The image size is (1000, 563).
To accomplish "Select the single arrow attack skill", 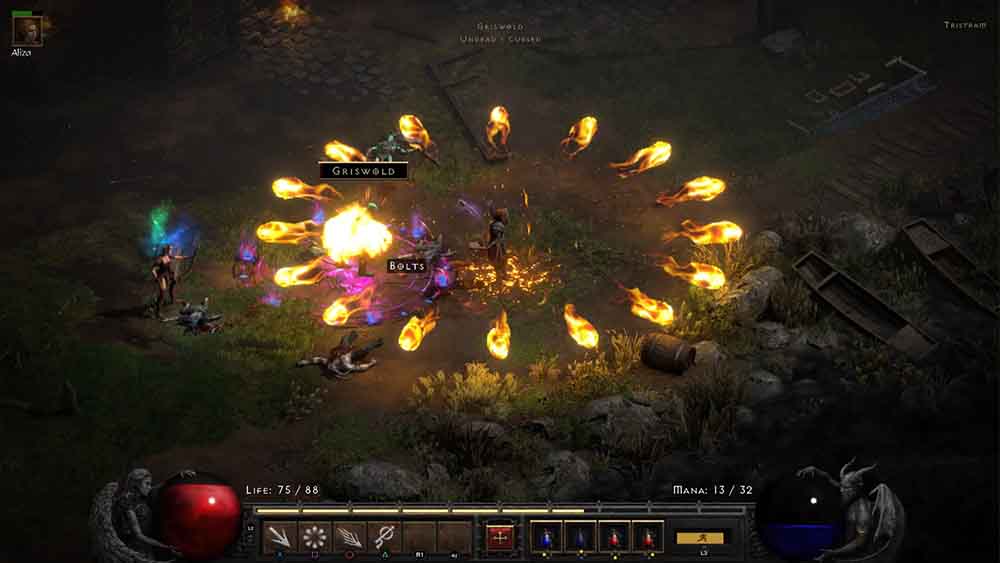I will (280, 537).
